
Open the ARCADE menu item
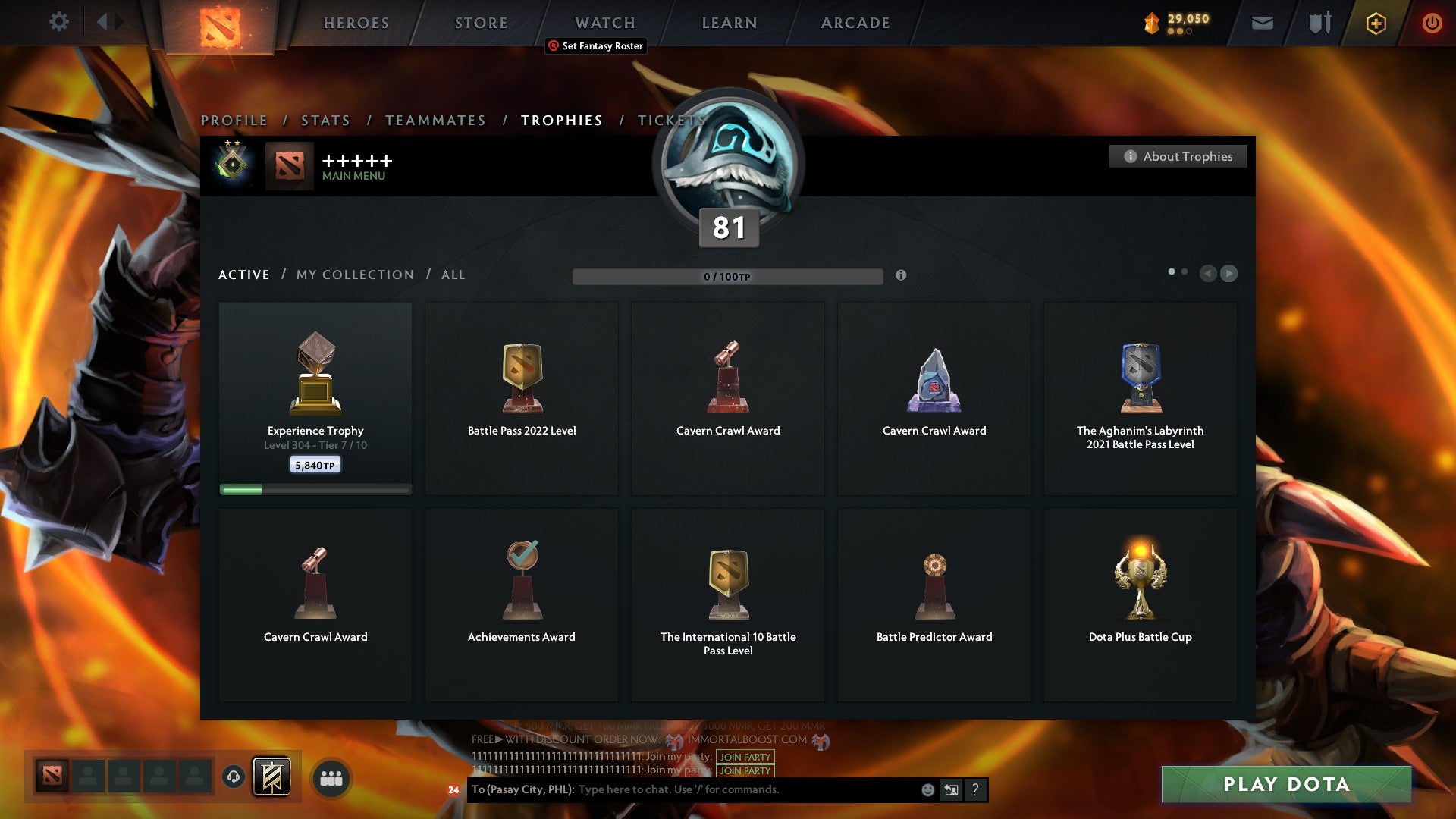[854, 23]
